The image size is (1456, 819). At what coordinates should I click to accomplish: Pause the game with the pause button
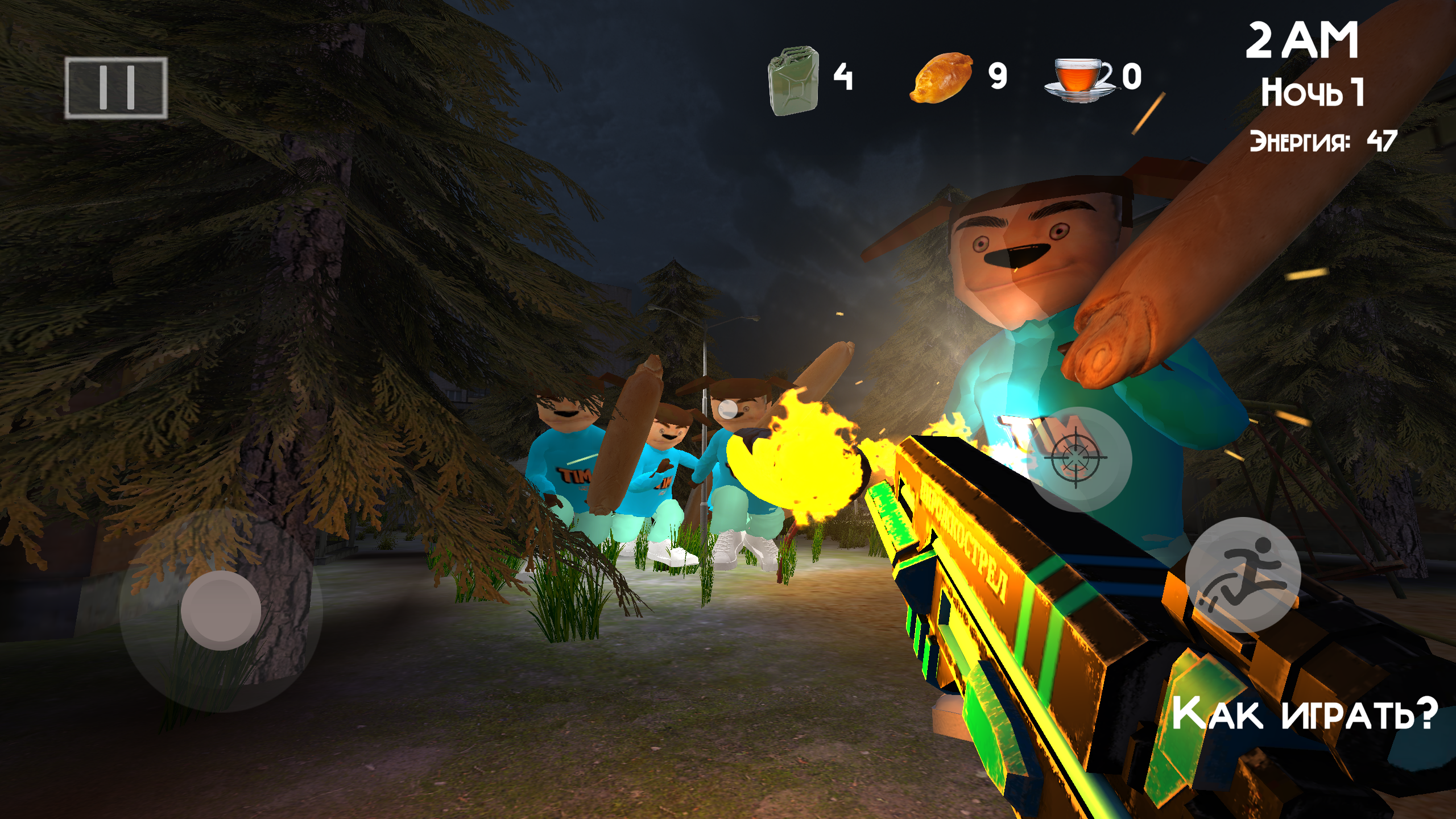coord(116,88)
